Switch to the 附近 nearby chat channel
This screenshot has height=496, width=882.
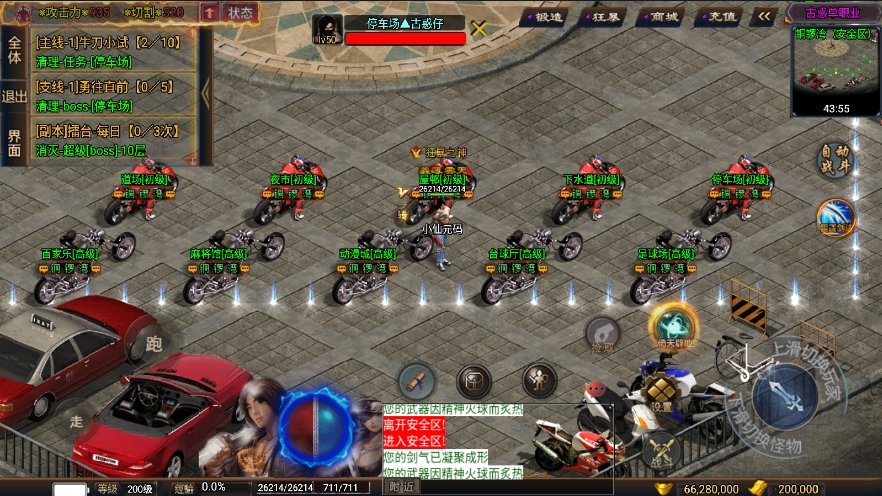pos(401,486)
